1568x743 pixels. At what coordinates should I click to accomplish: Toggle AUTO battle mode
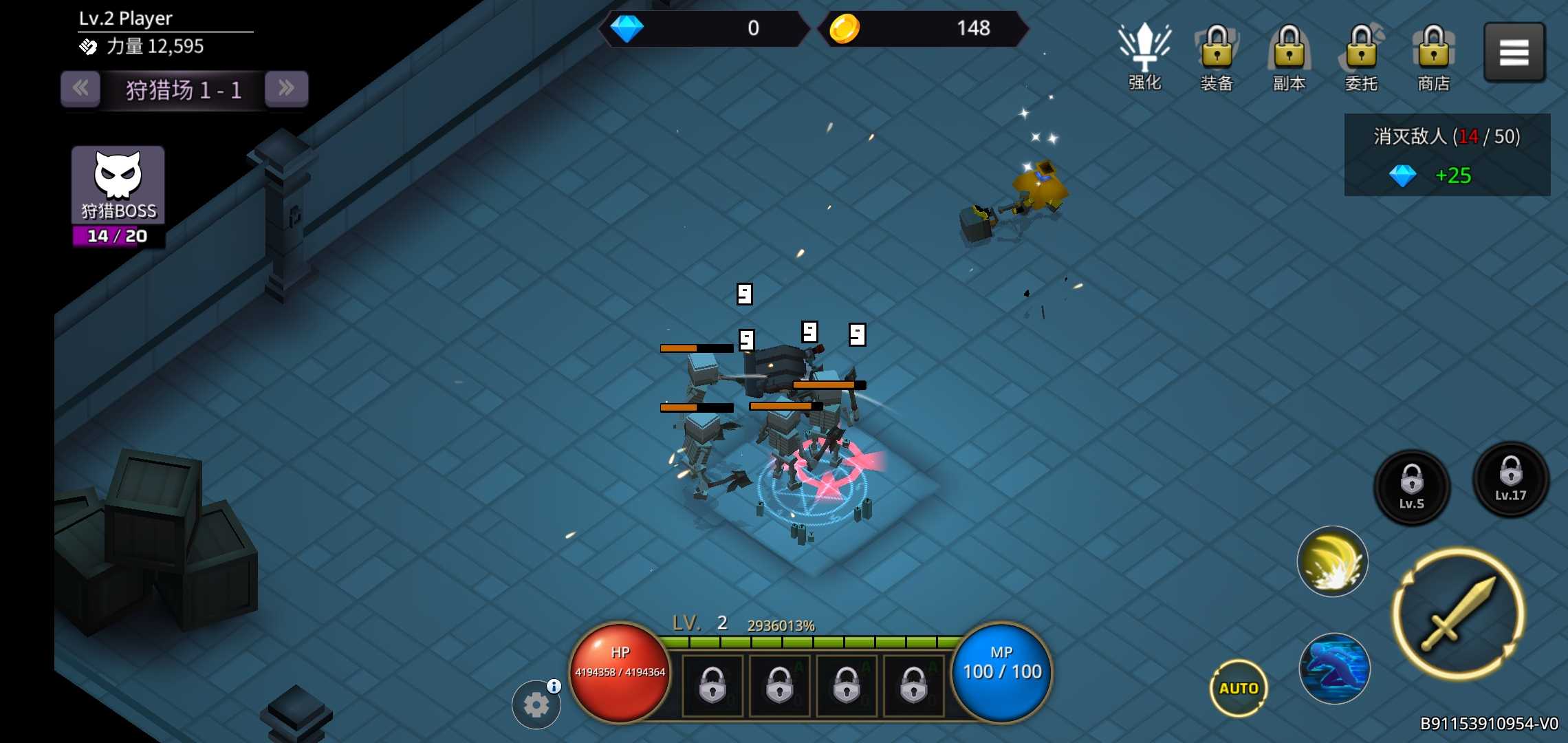tap(1238, 688)
